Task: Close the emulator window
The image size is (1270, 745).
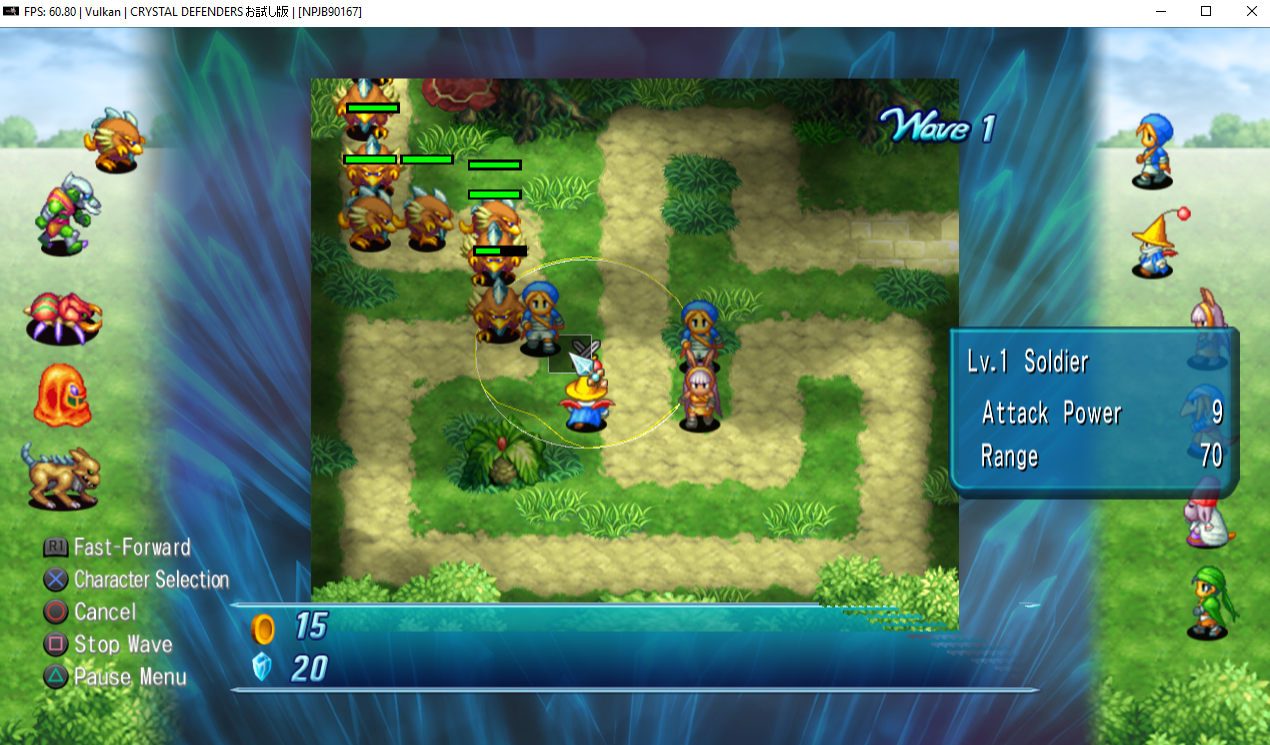Action: 1251,12
